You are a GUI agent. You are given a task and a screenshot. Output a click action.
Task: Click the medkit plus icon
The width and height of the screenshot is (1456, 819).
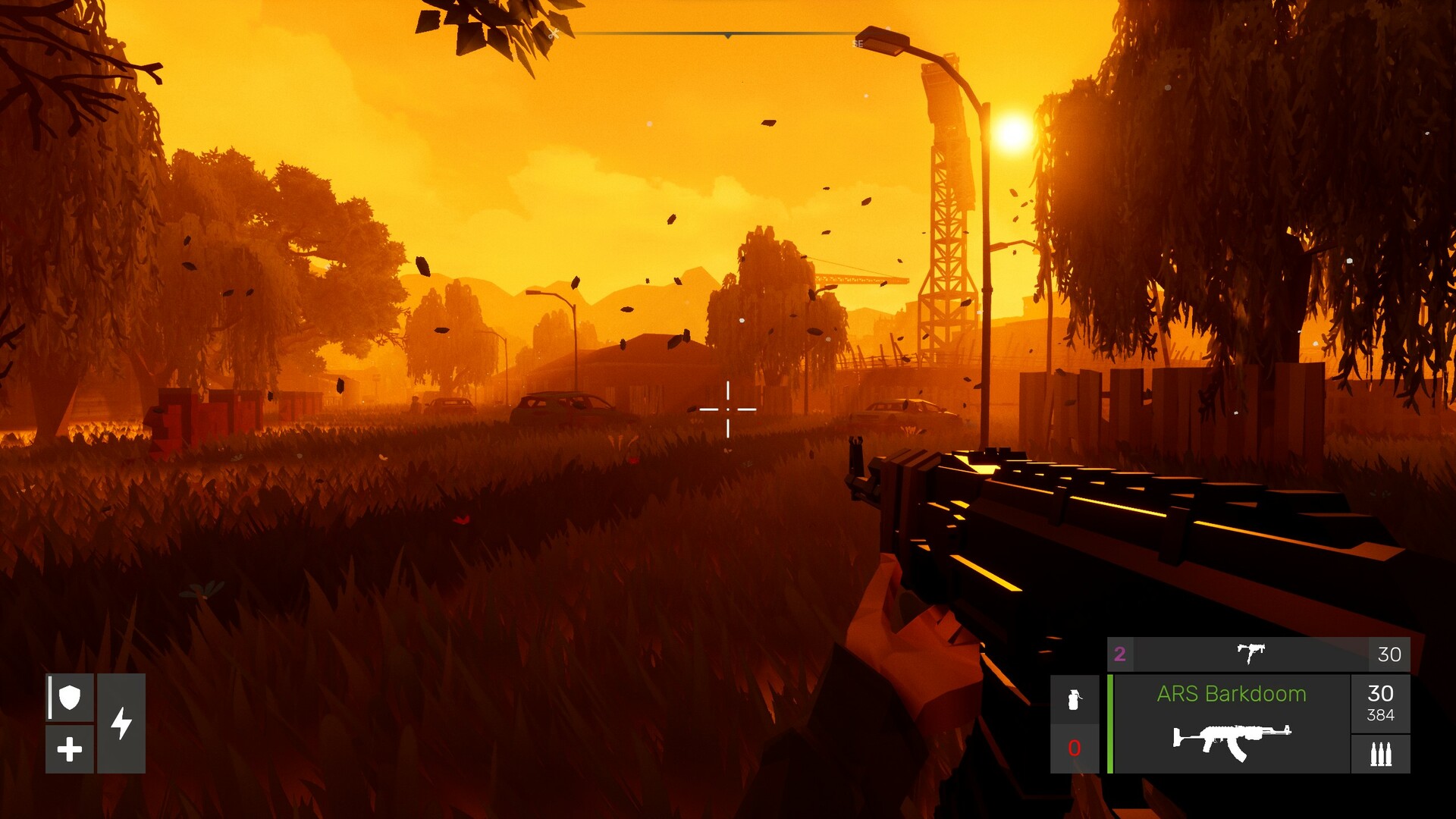tap(71, 751)
